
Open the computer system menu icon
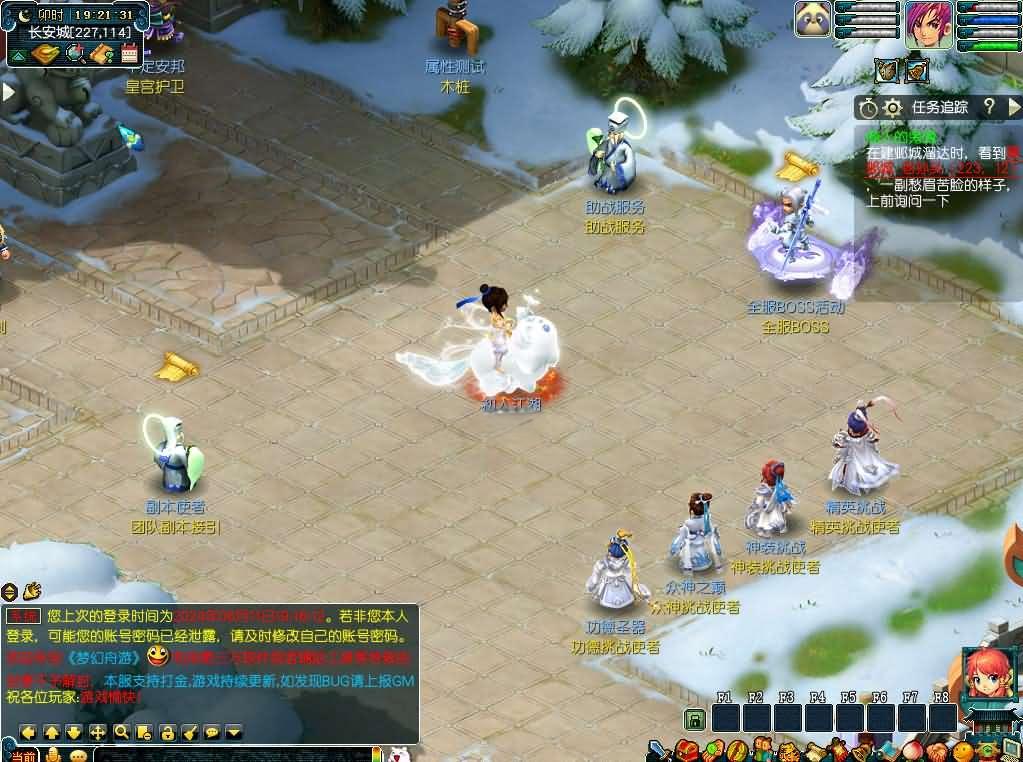pyautogui.click(x=1011, y=750)
